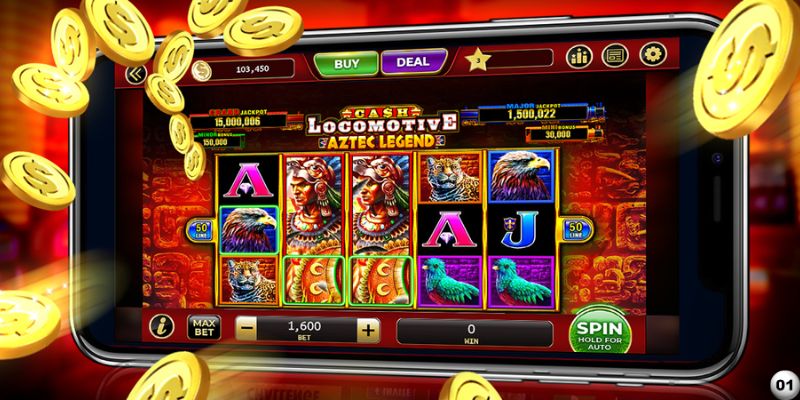The height and width of the screenshot is (400, 800).
Task: Open the purple DEAL offer
Action: click(412, 63)
